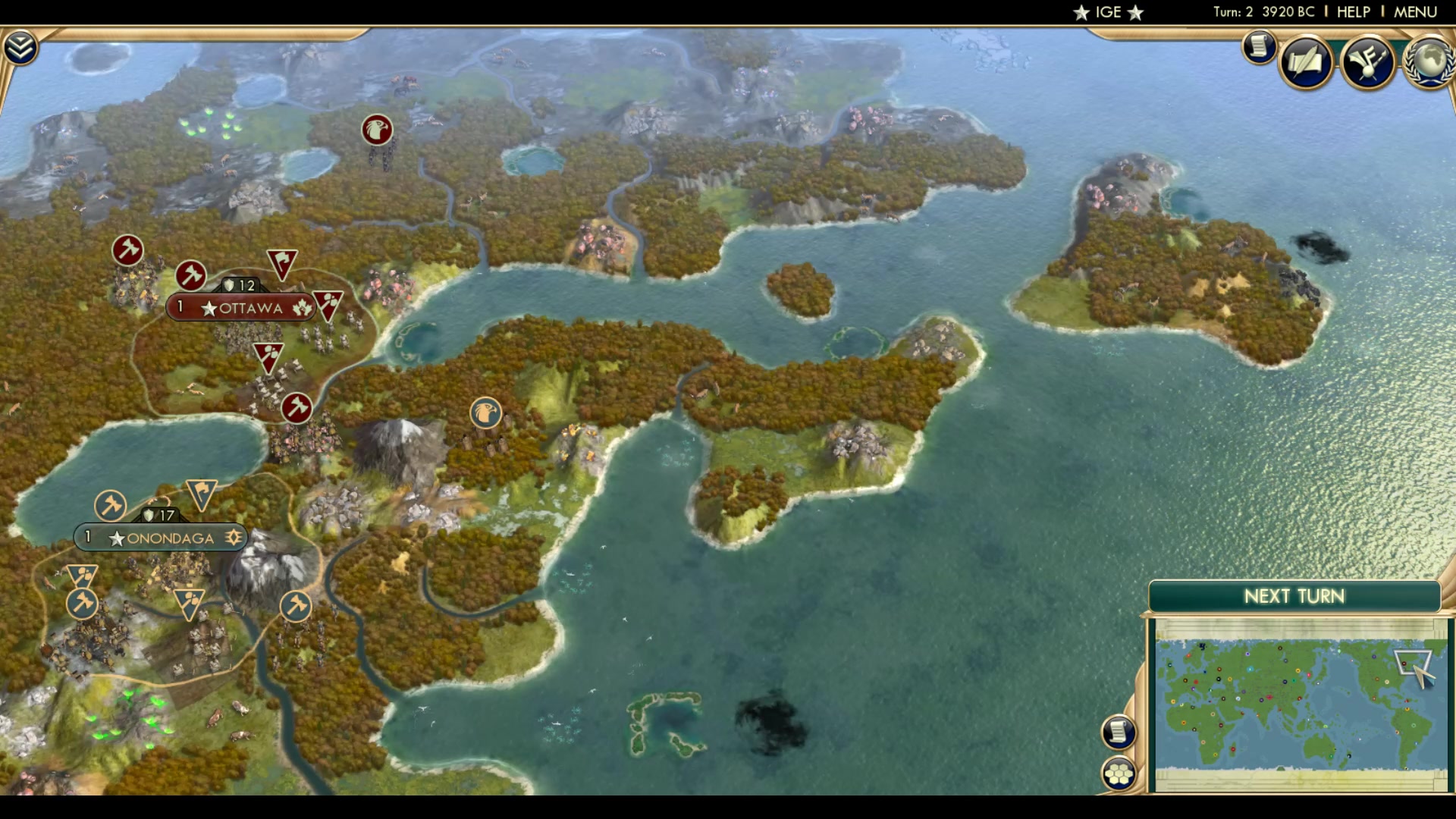Select the red eagle encampment icon up north
1456x819 pixels.
click(x=377, y=129)
